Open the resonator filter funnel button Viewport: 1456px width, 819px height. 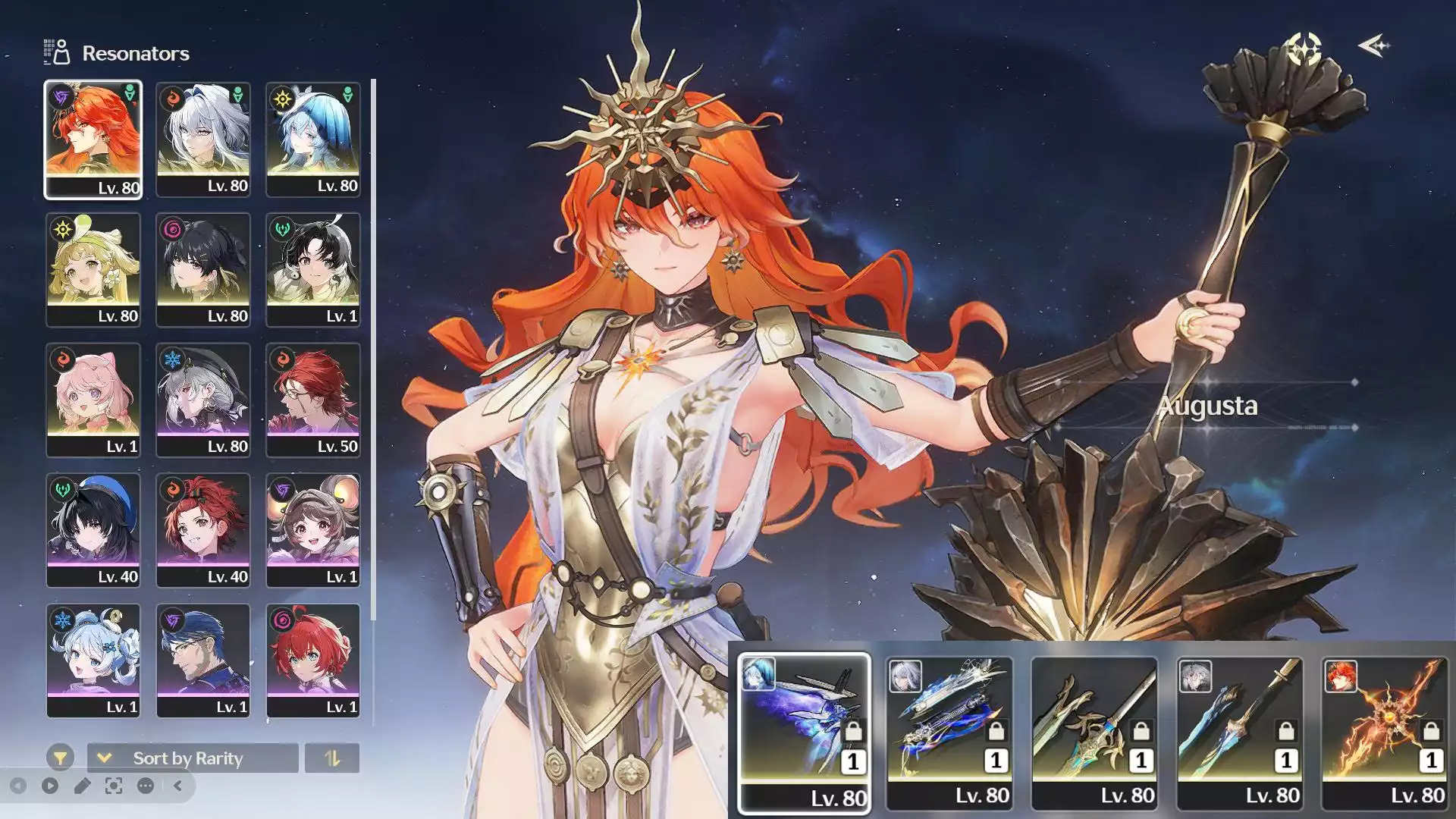60,758
